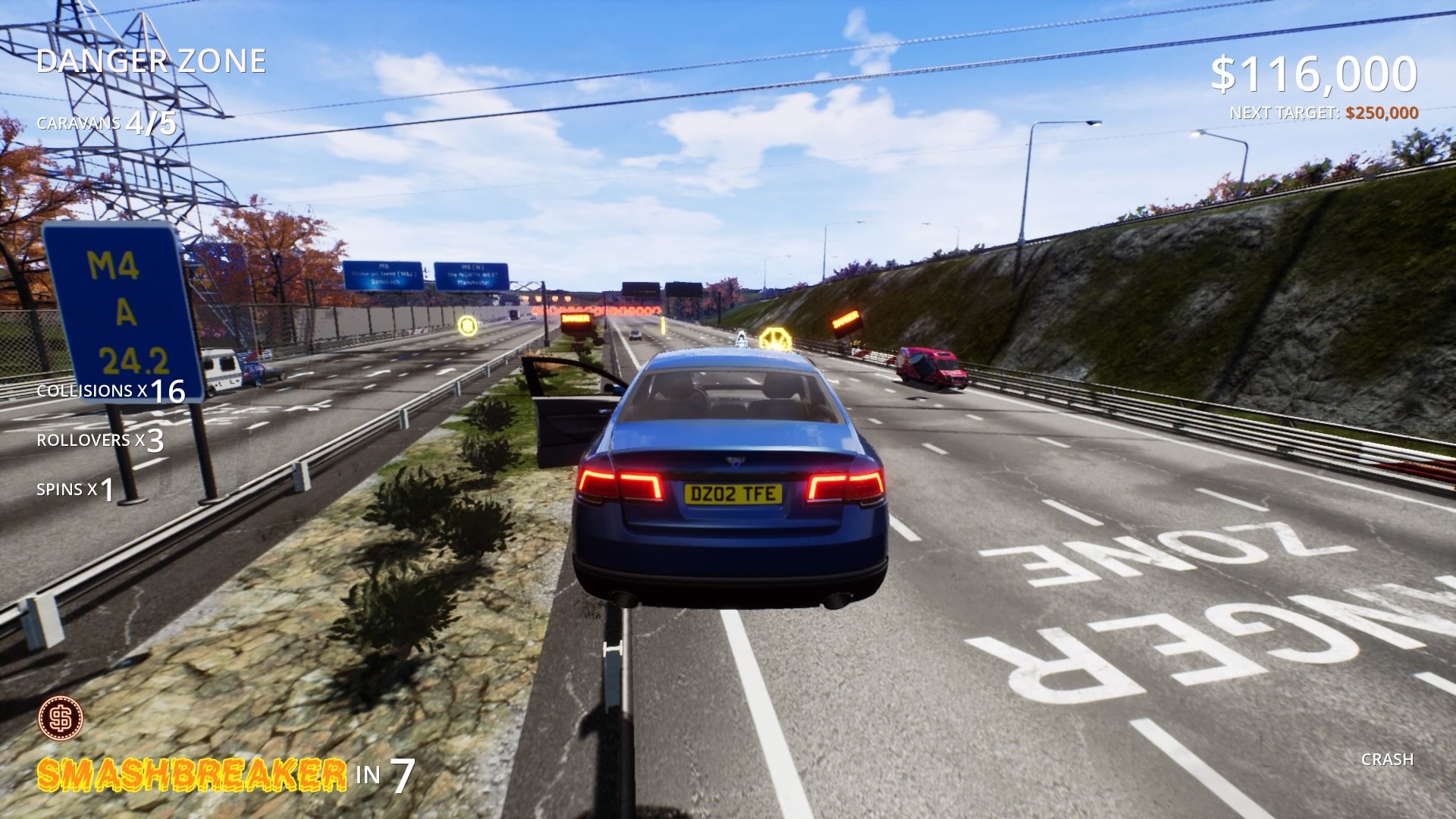
Task: Click the orange $250,000 target amount
Action: (x=1382, y=113)
